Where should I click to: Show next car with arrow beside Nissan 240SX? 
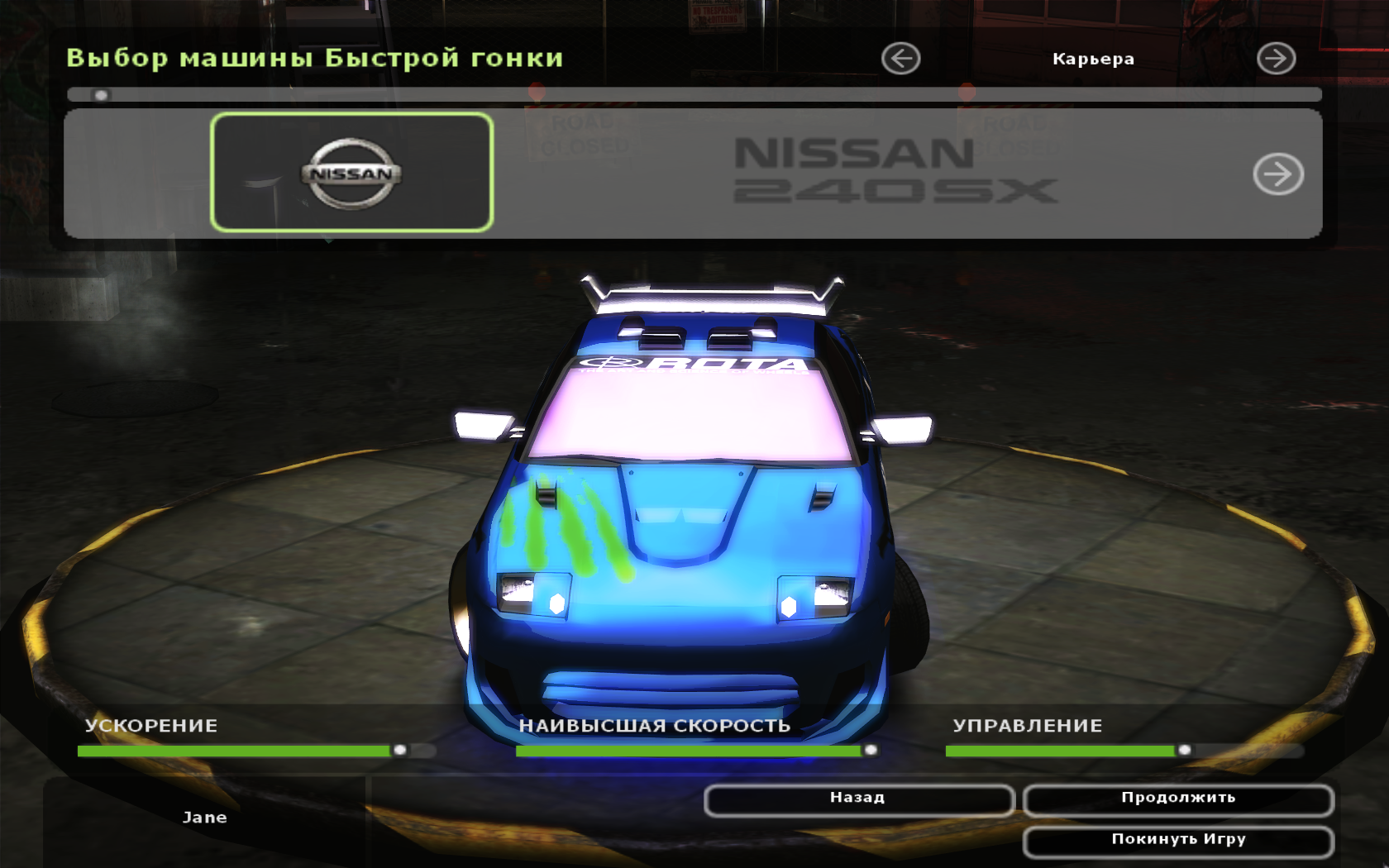[x=1277, y=174]
